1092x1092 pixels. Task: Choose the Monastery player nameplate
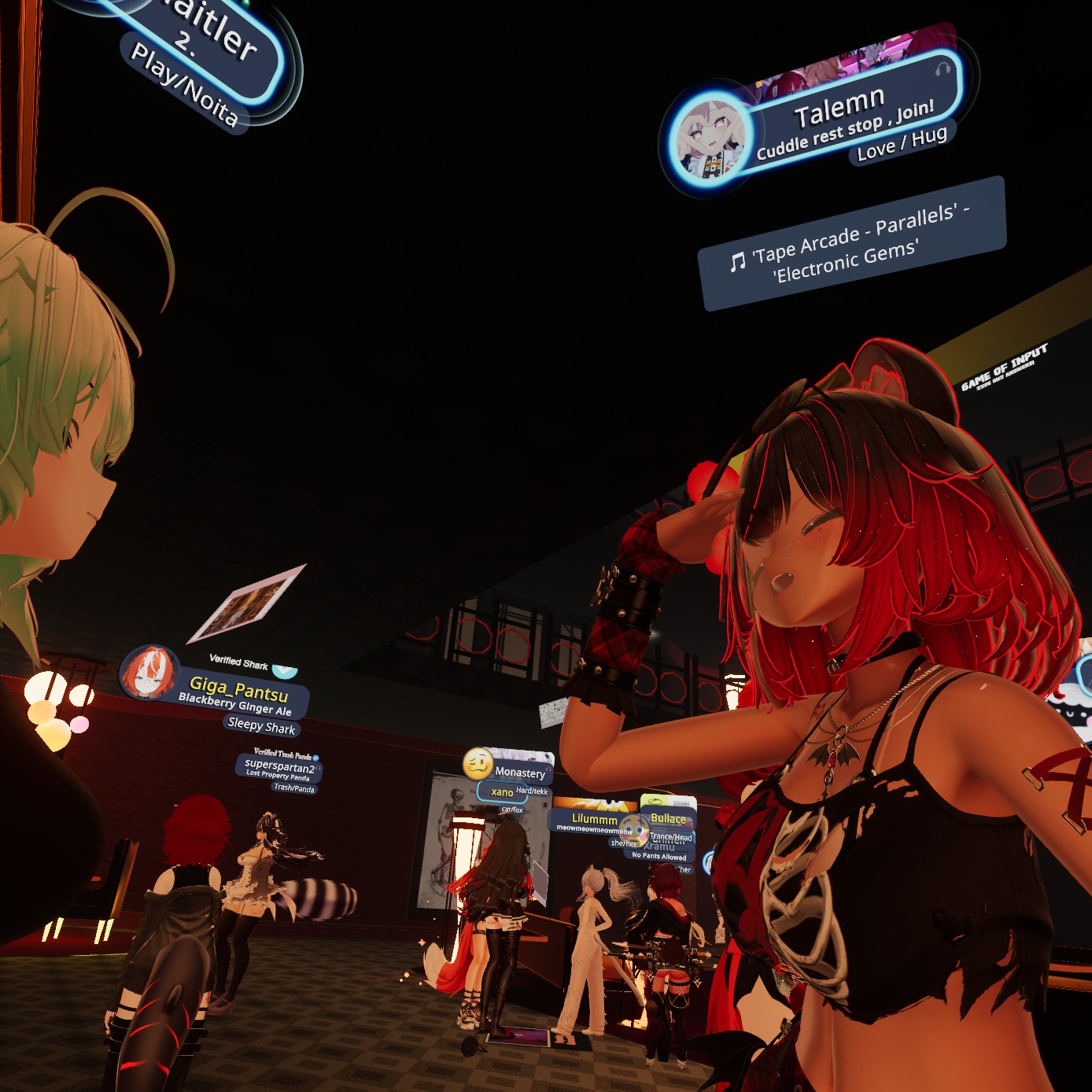click(519, 772)
